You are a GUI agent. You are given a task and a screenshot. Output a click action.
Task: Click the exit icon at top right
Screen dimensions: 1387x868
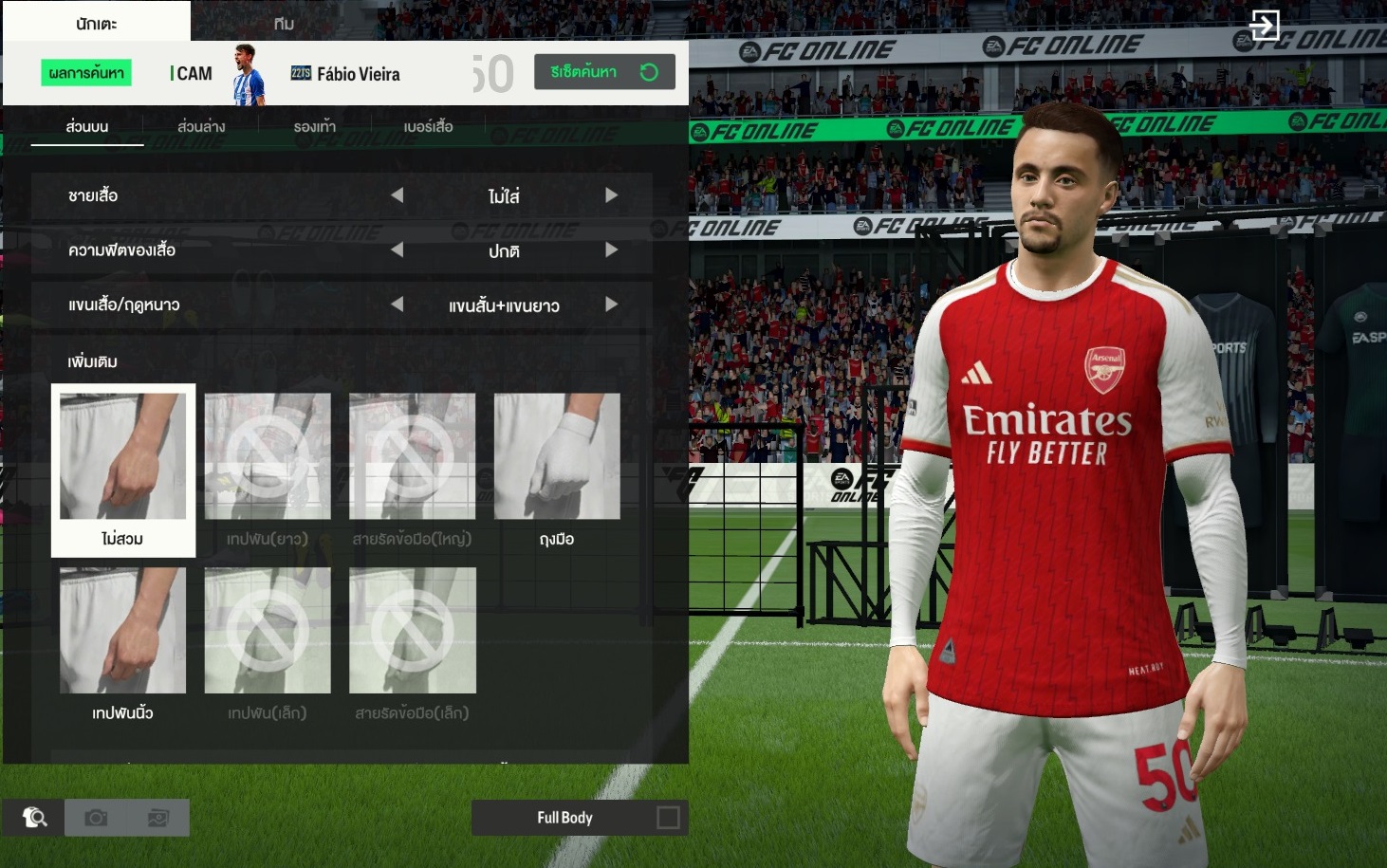click(1264, 25)
